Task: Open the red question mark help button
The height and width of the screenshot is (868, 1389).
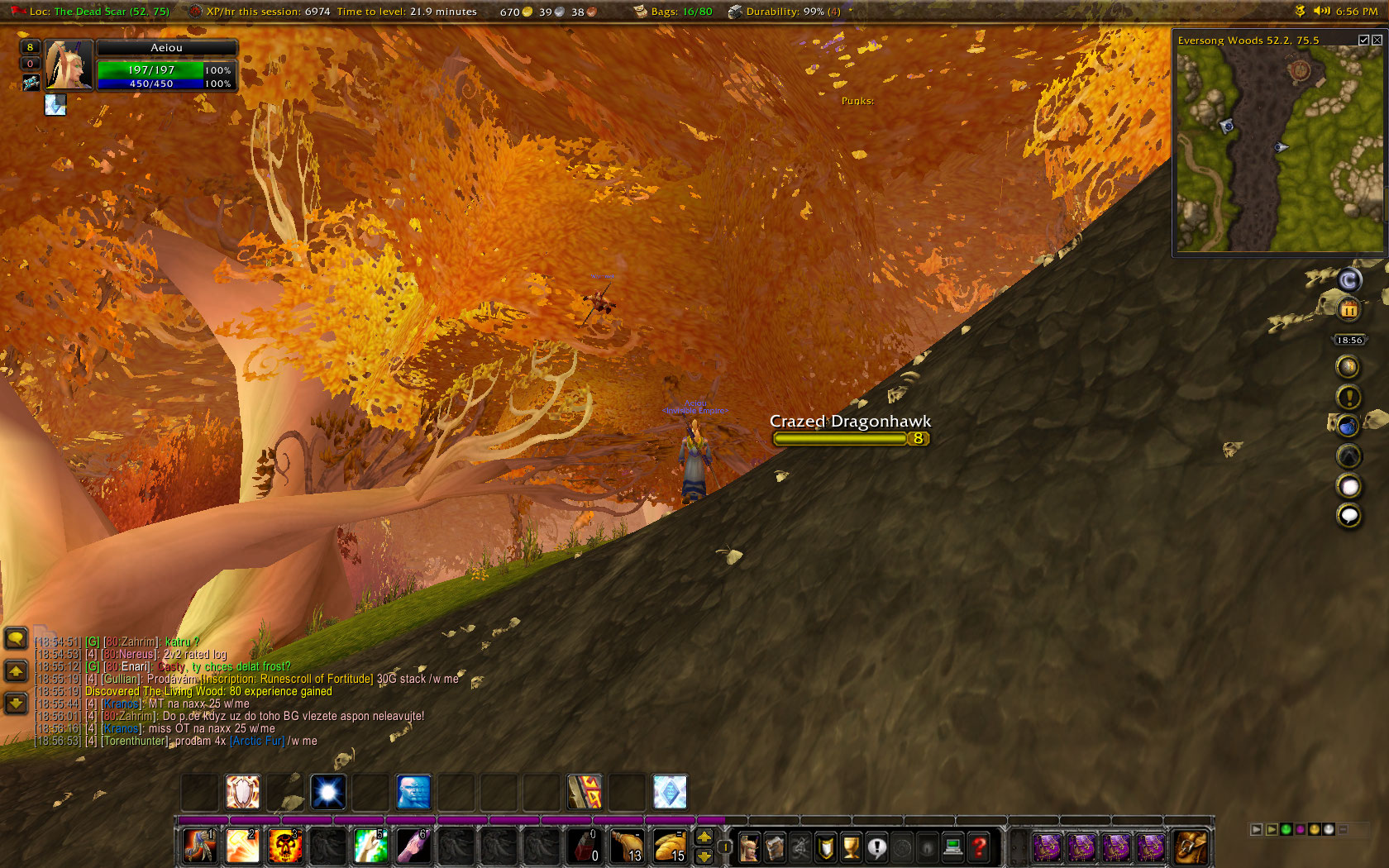Action: point(979,847)
